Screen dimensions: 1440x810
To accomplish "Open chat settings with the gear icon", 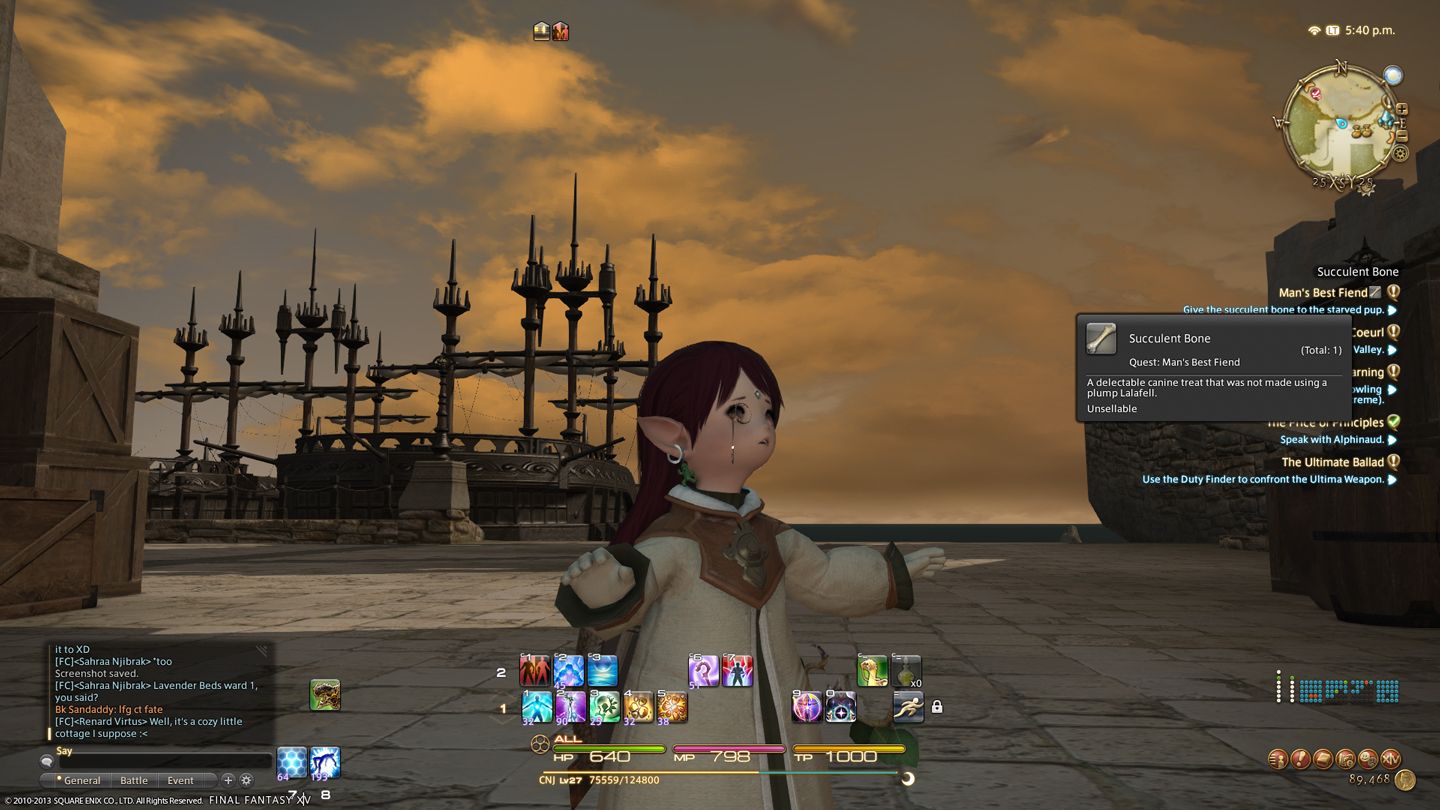I will click(247, 780).
